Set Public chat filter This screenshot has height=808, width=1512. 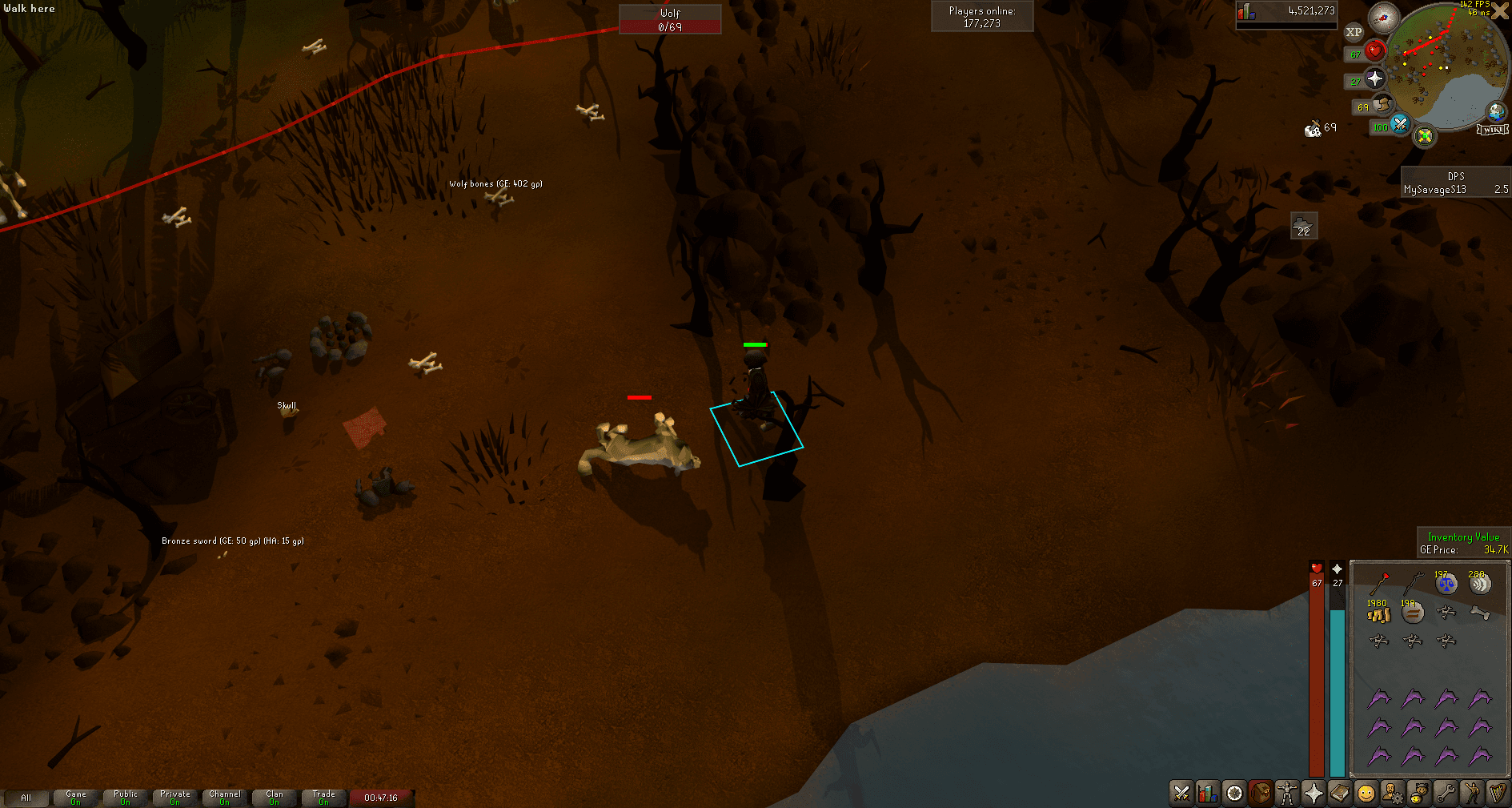[x=125, y=797]
